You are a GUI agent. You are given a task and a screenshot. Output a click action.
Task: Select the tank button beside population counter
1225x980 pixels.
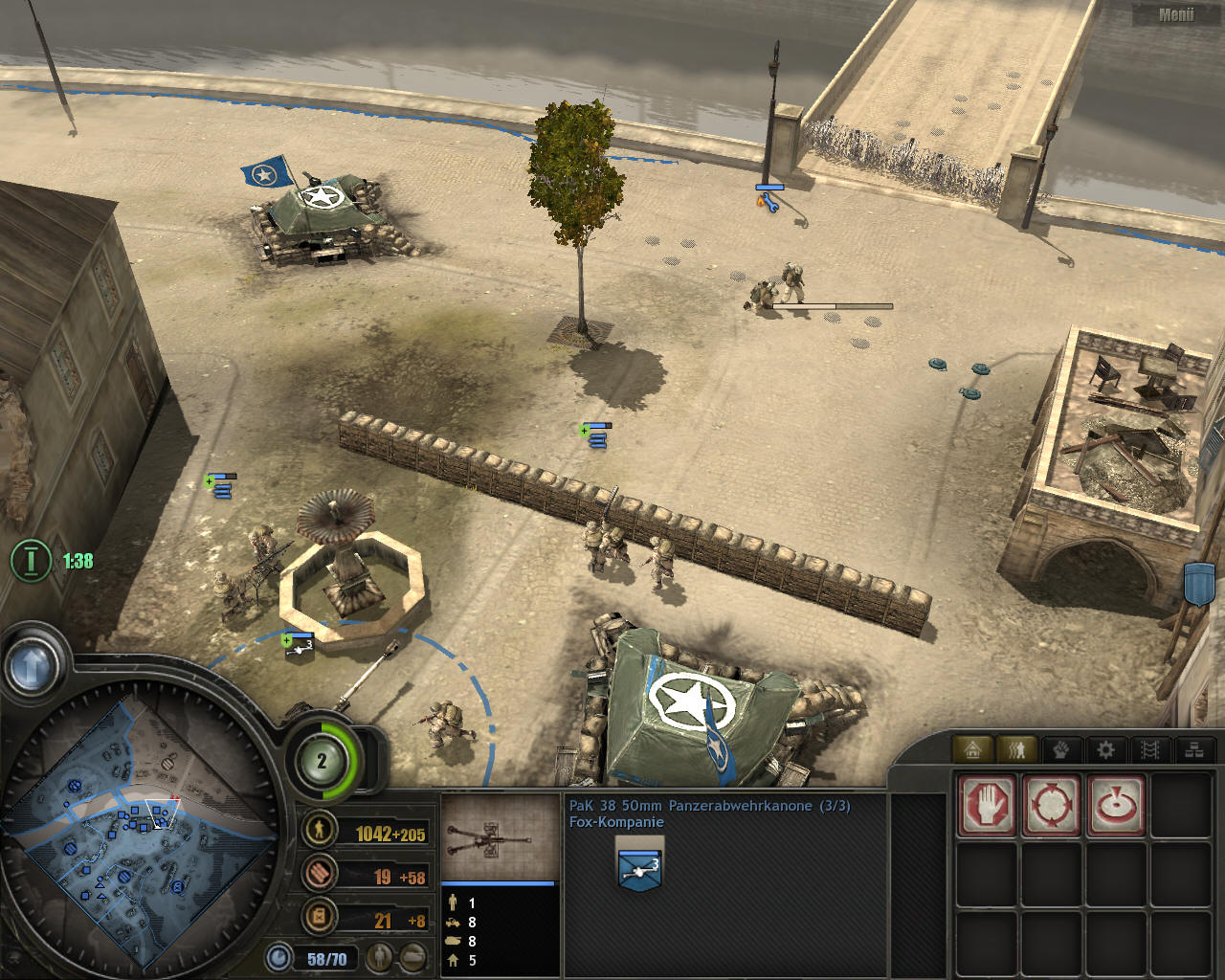412,957
